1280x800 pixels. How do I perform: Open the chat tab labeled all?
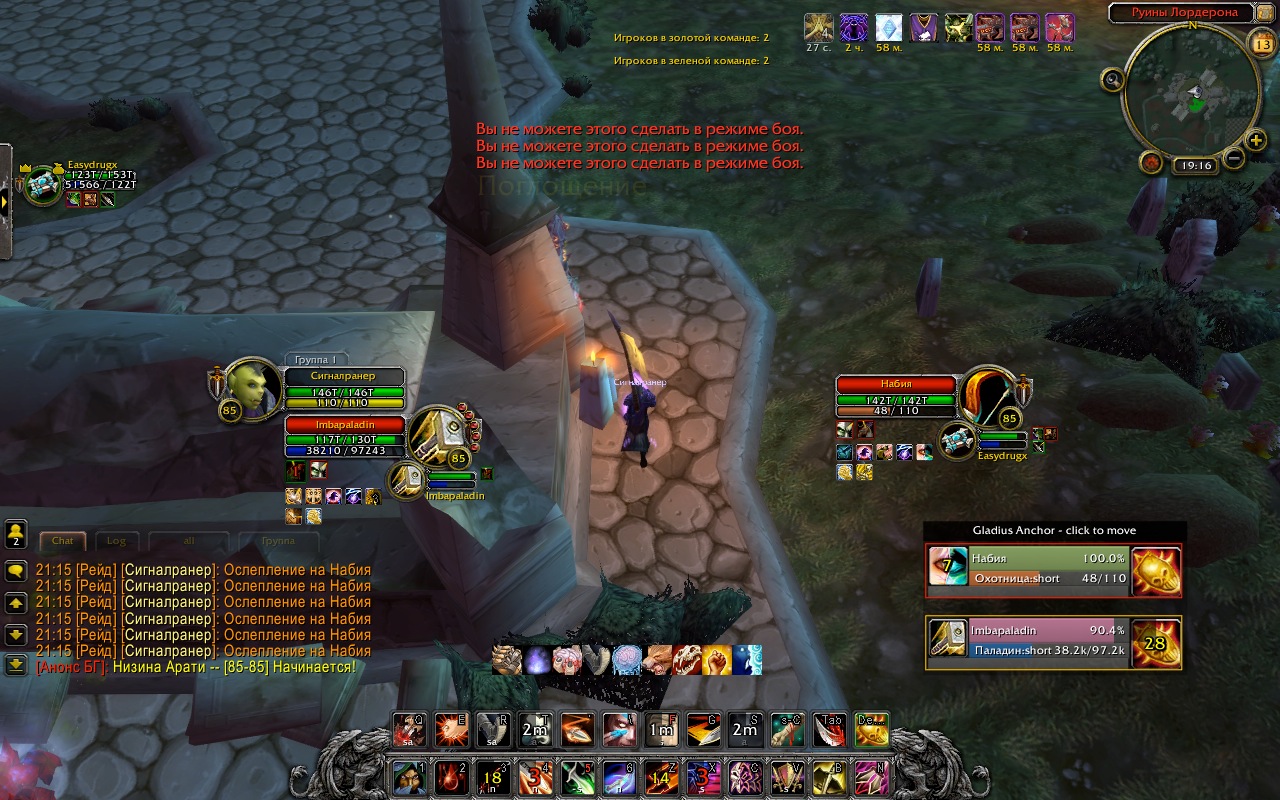(x=189, y=541)
